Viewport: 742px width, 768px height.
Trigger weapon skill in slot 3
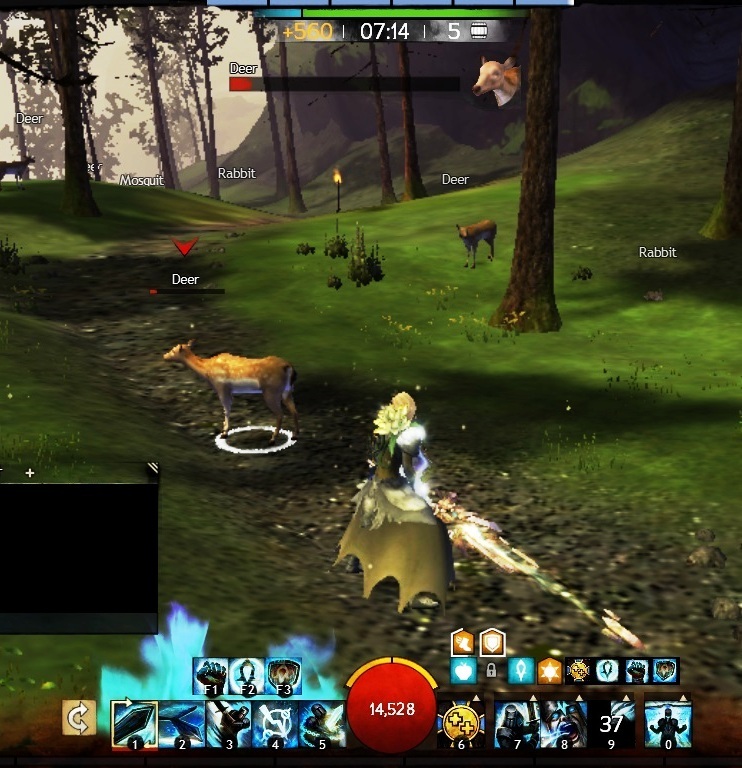pyautogui.click(x=228, y=723)
